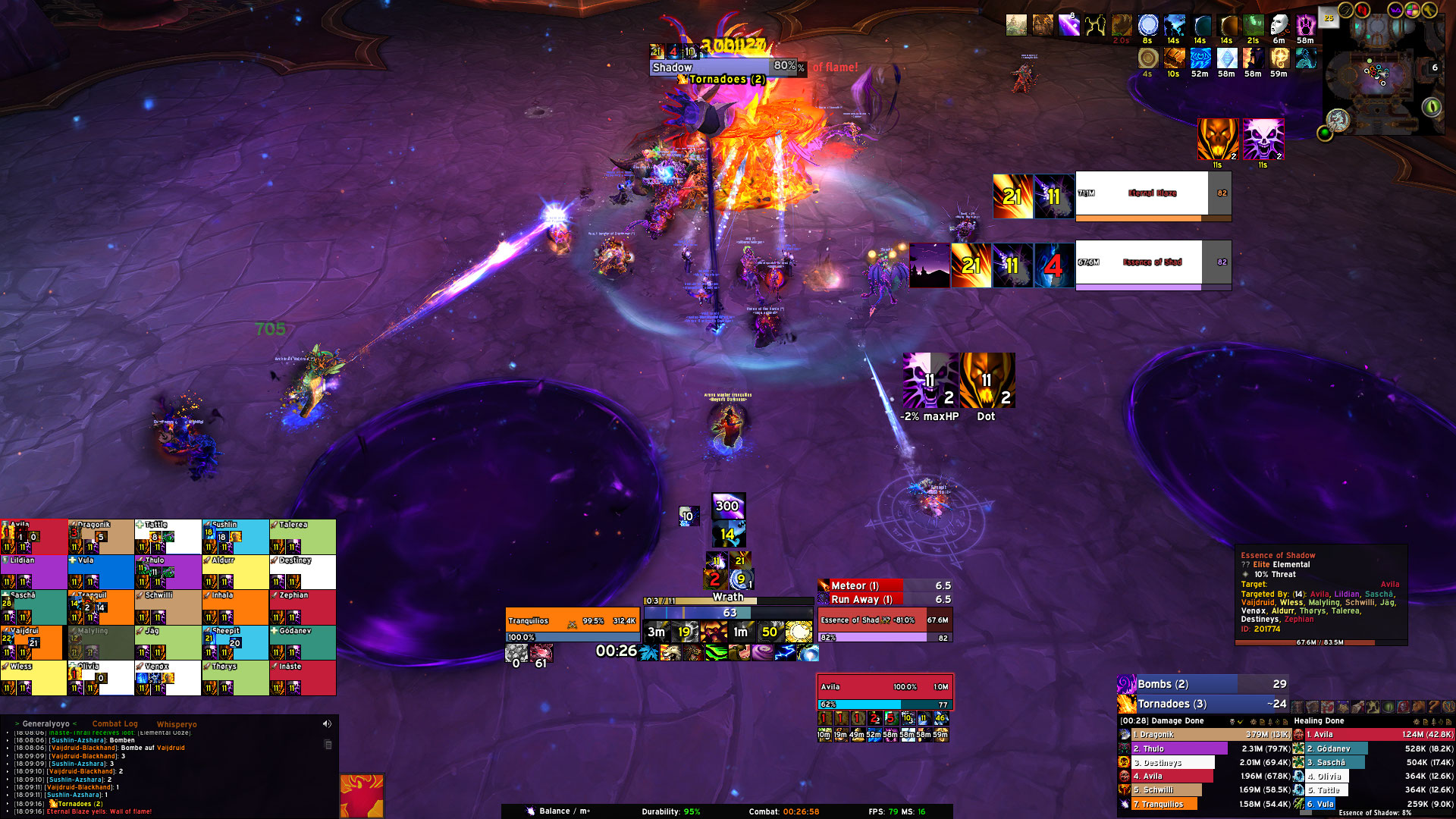Target Vula's blue raid frame

pyautogui.click(x=101, y=572)
